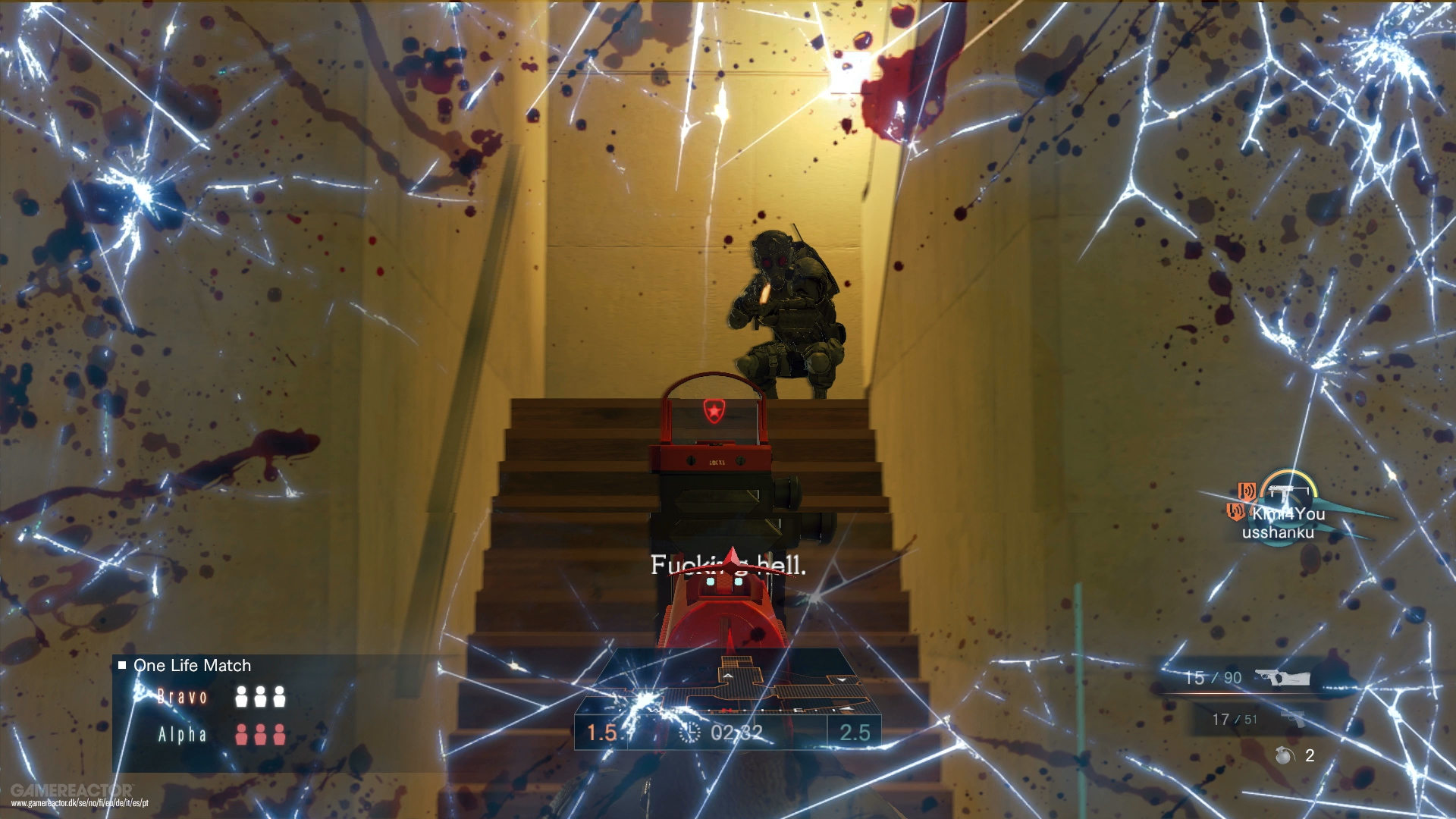Switch to the Alpha team row
Screen dimensions: 1456x819
[184, 733]
